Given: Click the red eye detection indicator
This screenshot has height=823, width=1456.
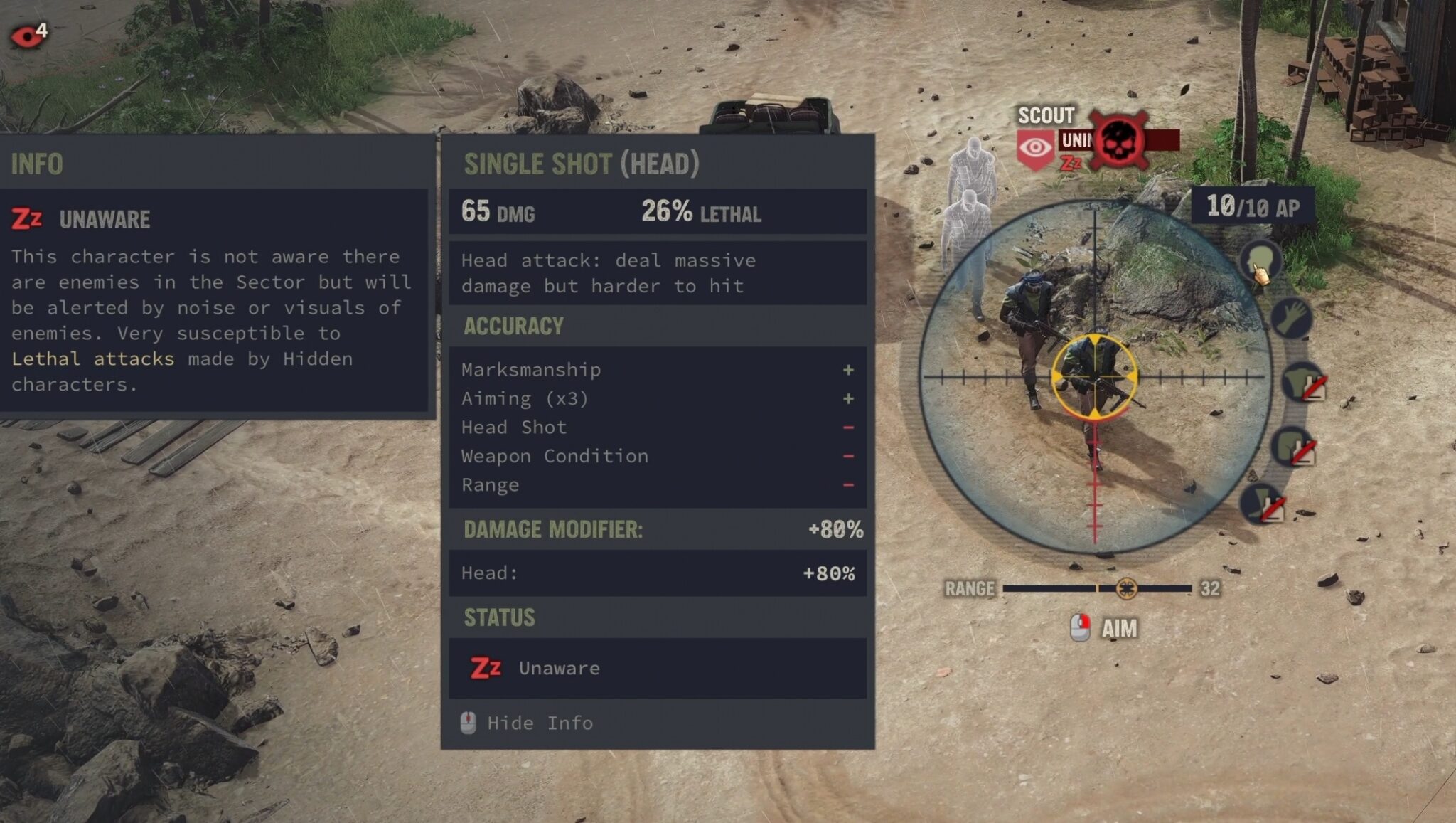Looking at the screenshot, I should tap(27, 36).
